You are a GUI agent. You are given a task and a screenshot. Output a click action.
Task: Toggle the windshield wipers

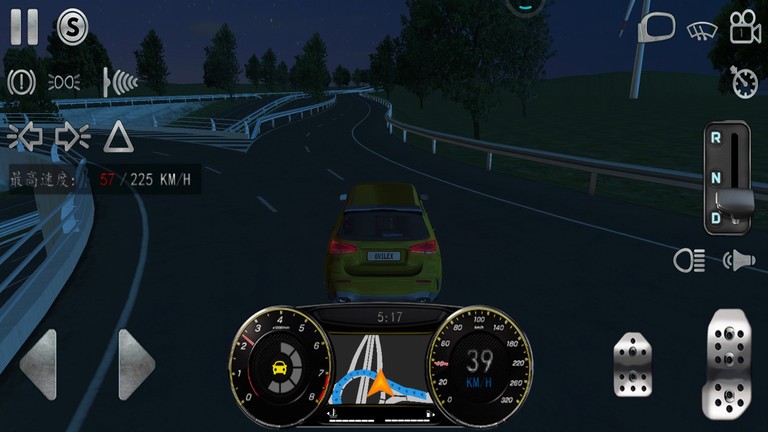pos(702,30)
